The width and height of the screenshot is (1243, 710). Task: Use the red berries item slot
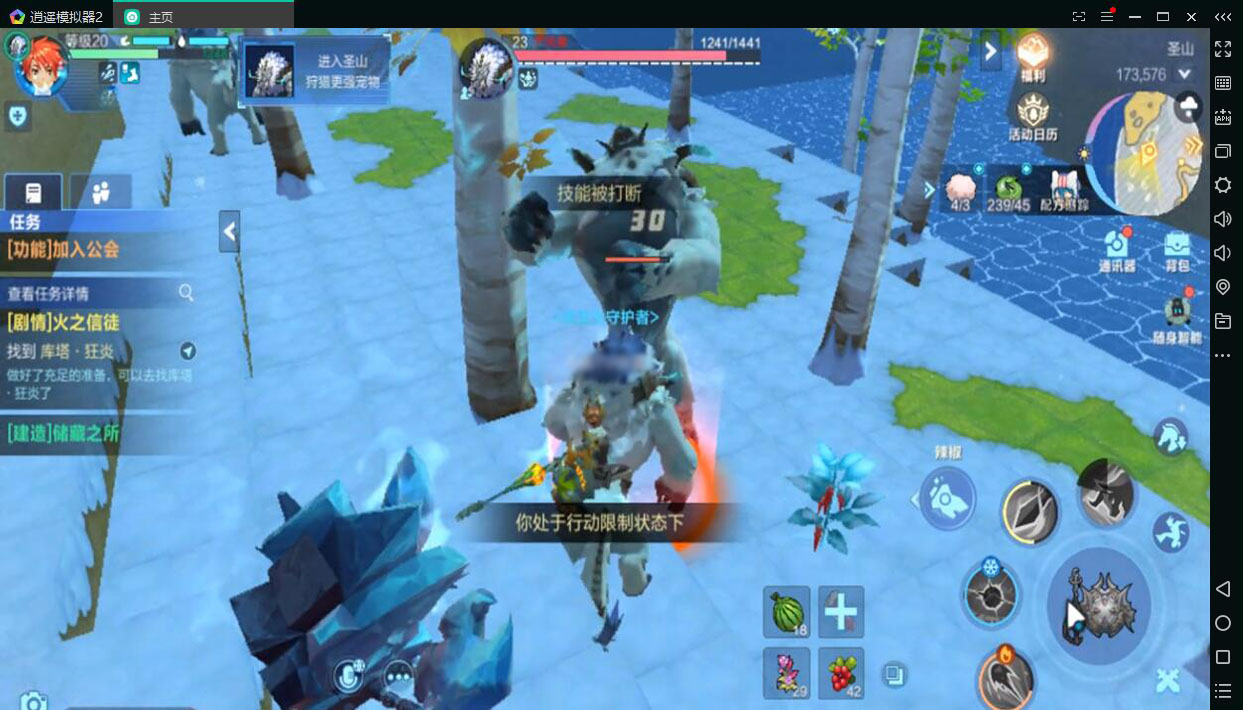pyautogui.click(x=841, y=672)
